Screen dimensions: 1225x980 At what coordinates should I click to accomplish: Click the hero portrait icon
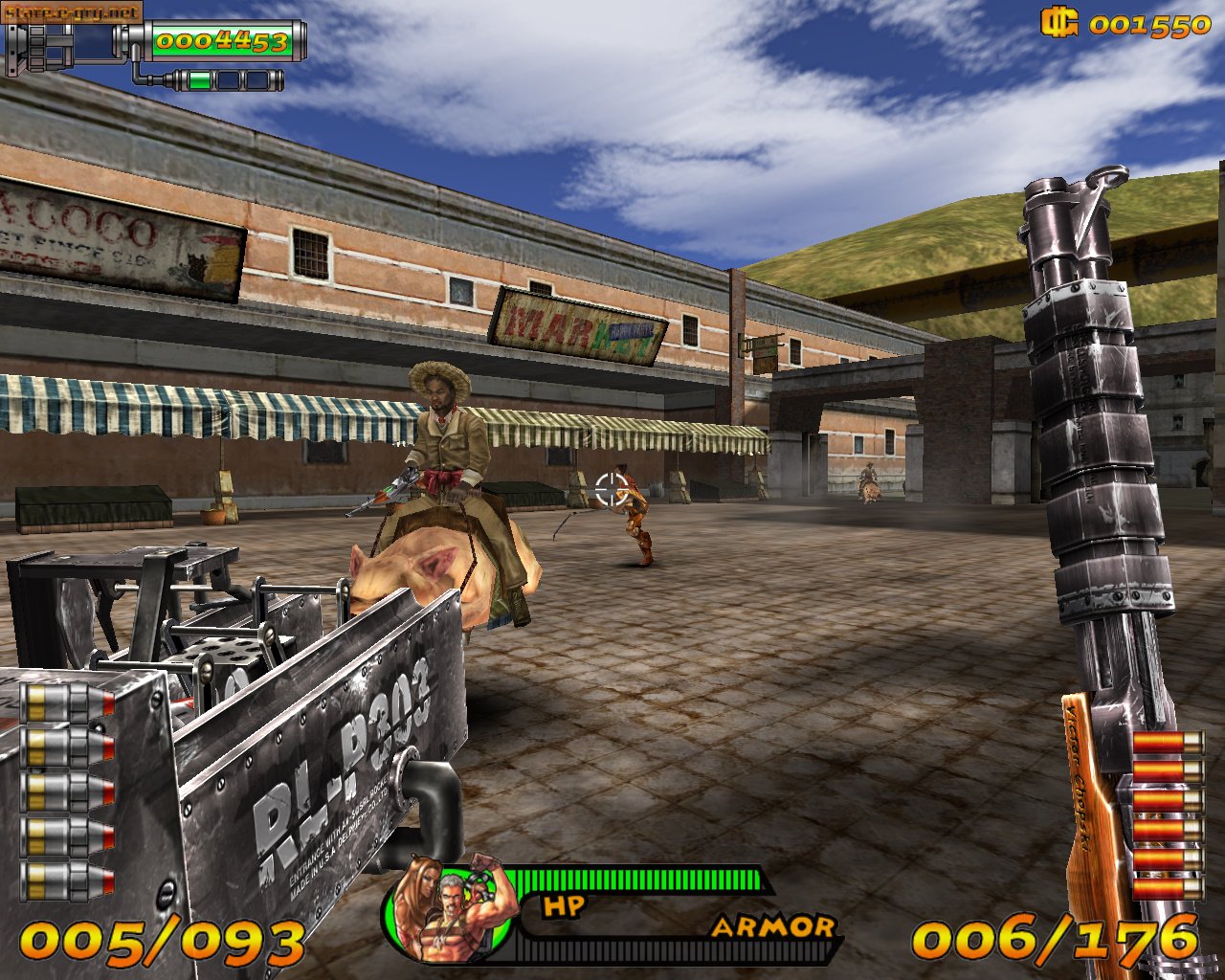[450, 911]
